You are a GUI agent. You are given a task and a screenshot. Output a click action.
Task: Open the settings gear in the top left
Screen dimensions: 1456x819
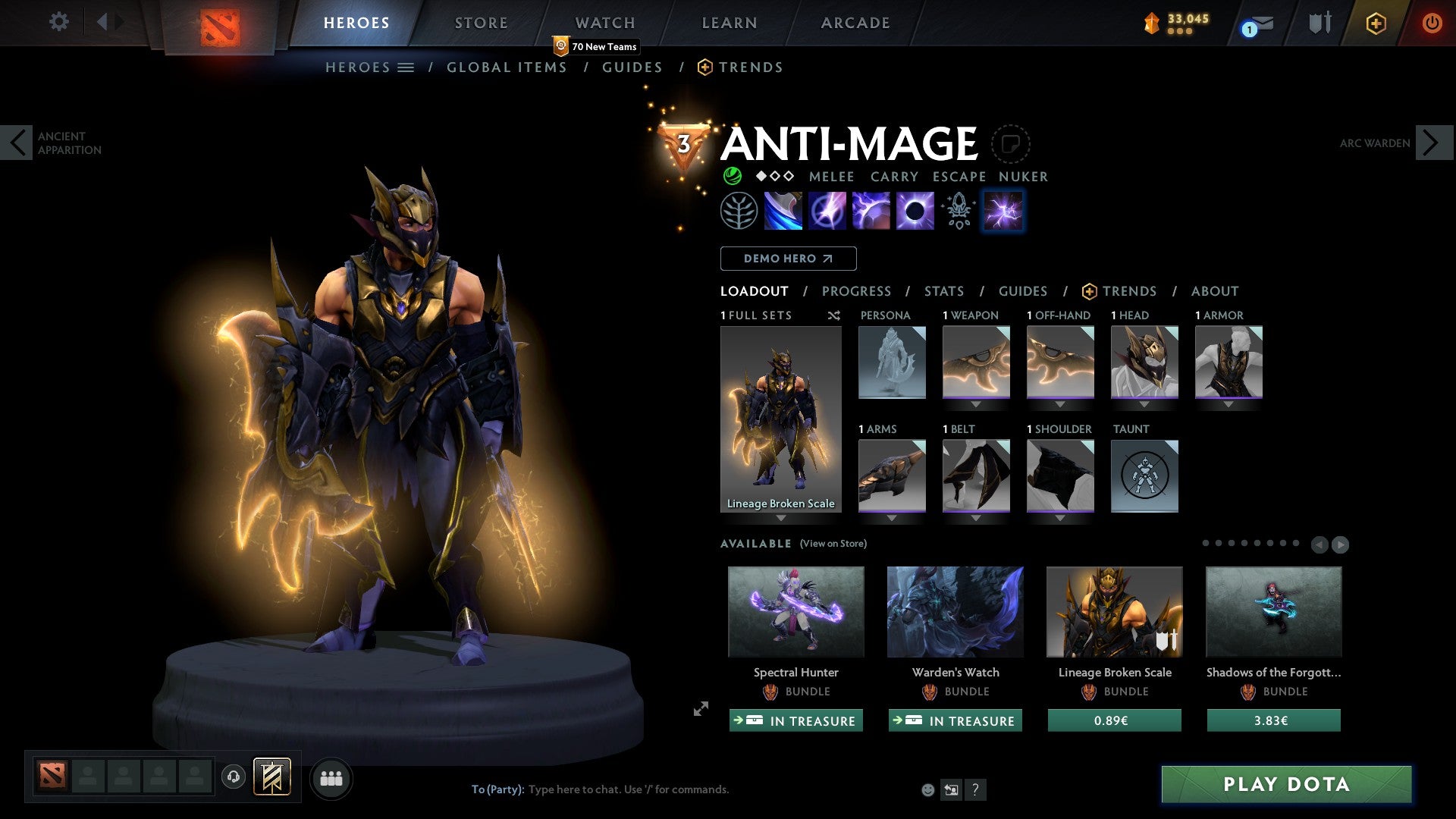point(58,22)
